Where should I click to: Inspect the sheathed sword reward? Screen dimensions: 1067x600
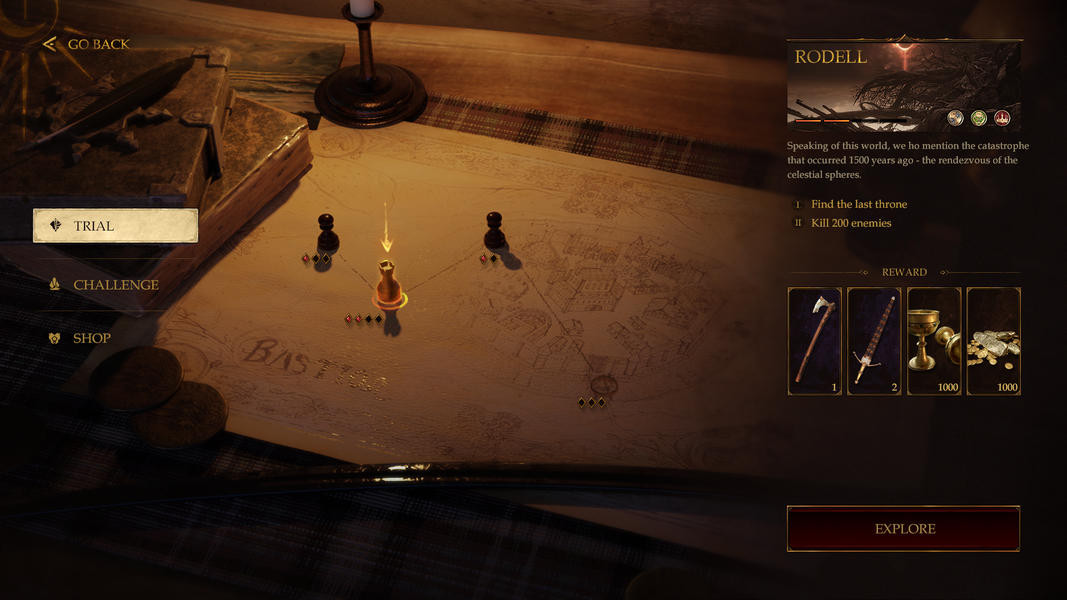874,341
